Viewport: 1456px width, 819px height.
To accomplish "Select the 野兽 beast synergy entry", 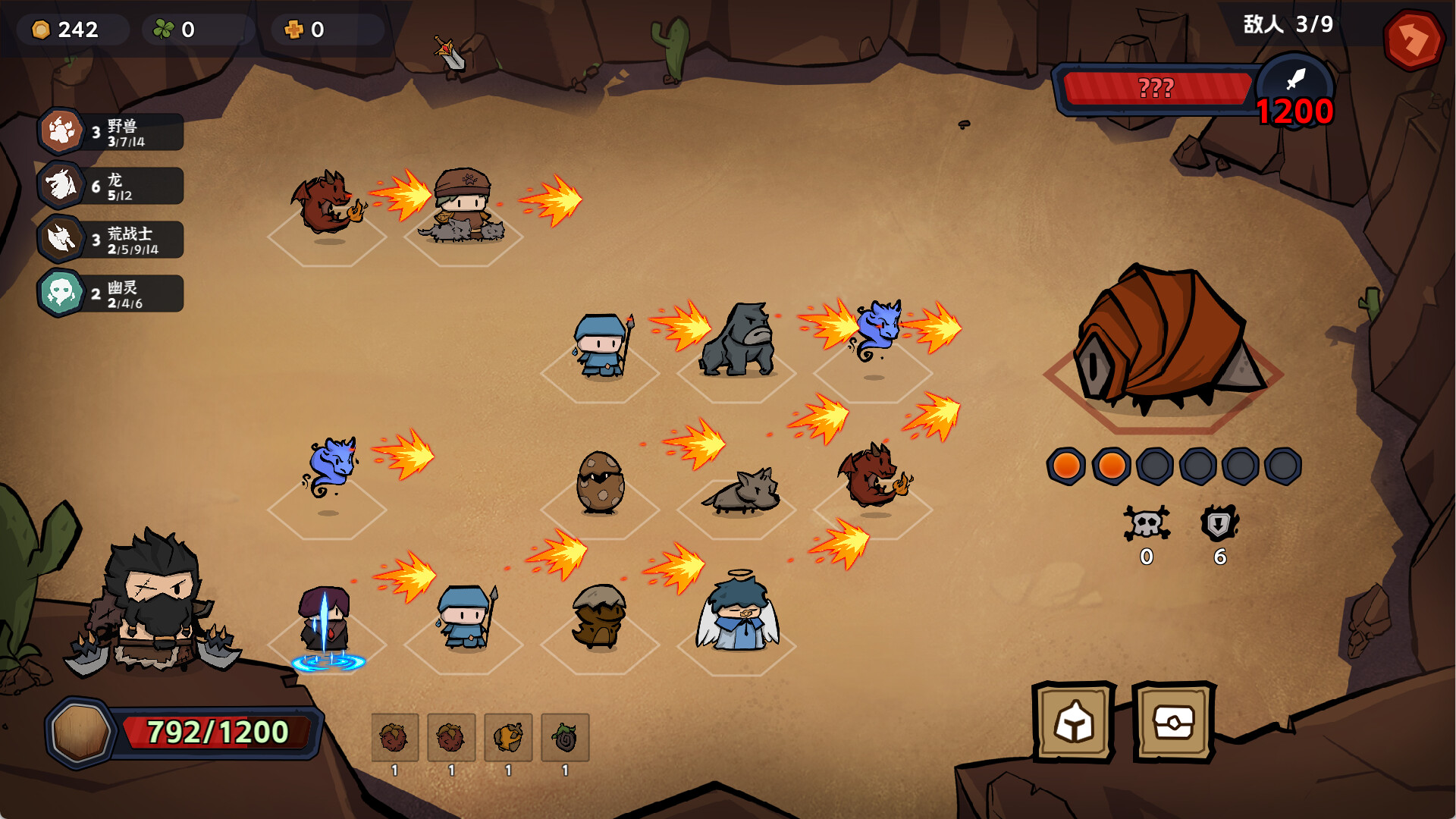I will pos(111,132).
